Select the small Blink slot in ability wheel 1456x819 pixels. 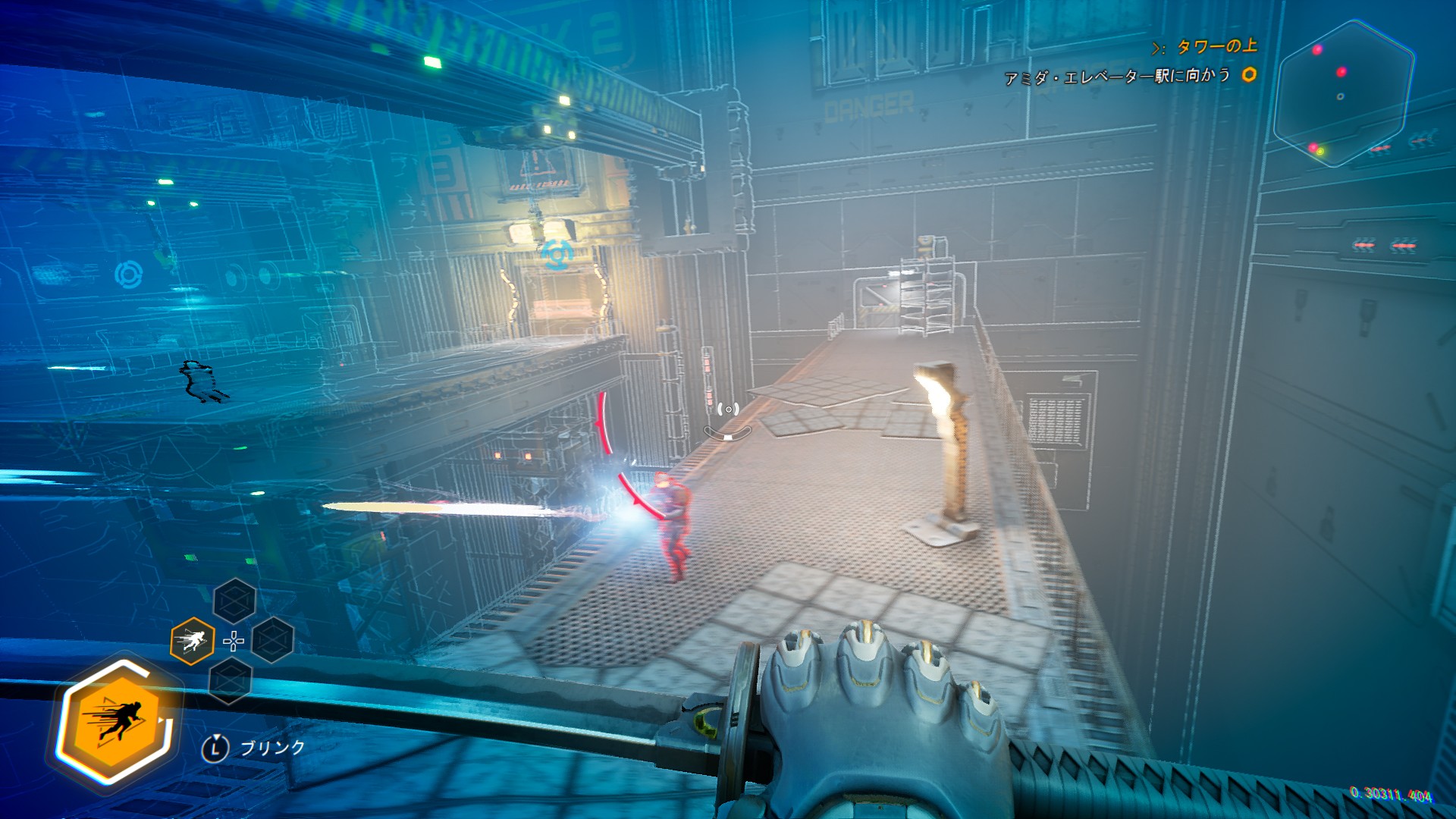191,642
